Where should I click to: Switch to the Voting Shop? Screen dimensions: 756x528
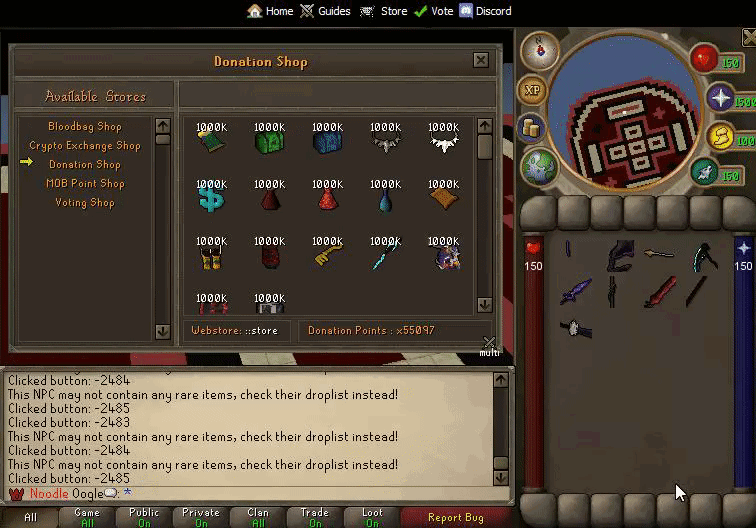[84, 203]
